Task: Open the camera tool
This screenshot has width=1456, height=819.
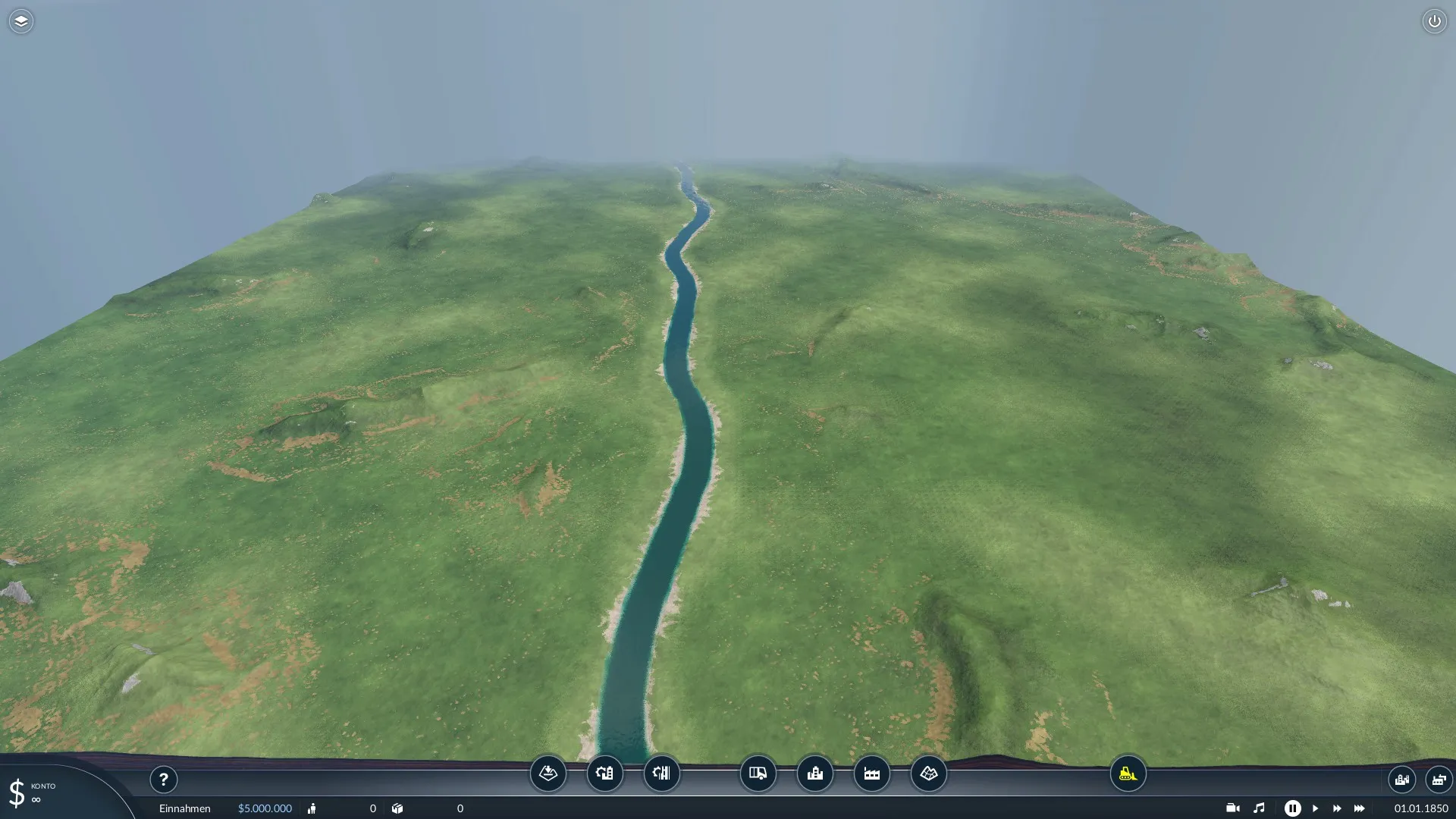Action: pos(1232,808)
